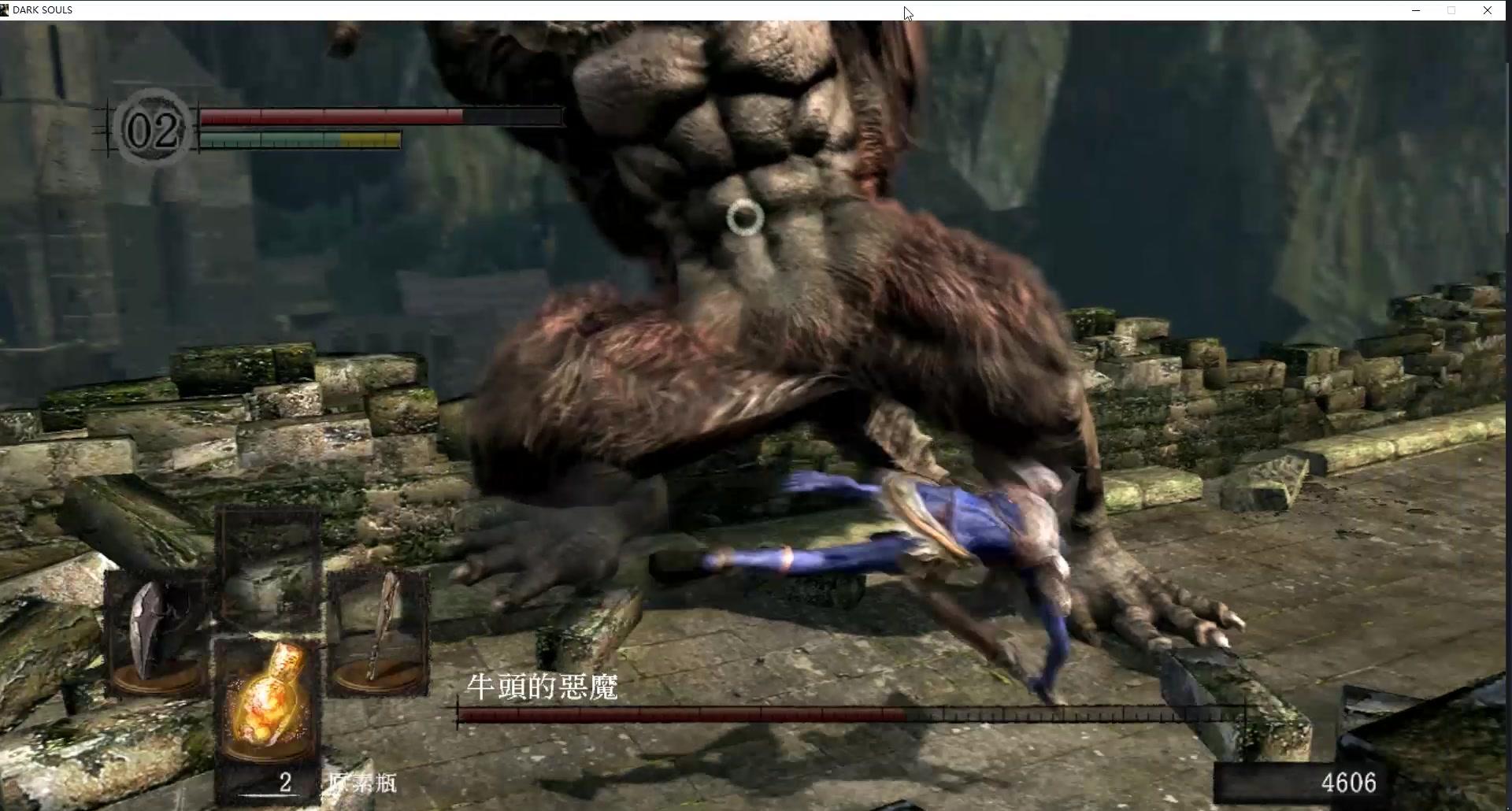Viewport: 1512px width, 811px height.
Task: Click the empty spell slot above the flask
Action: pyautogui.click(x=271, y=567)
